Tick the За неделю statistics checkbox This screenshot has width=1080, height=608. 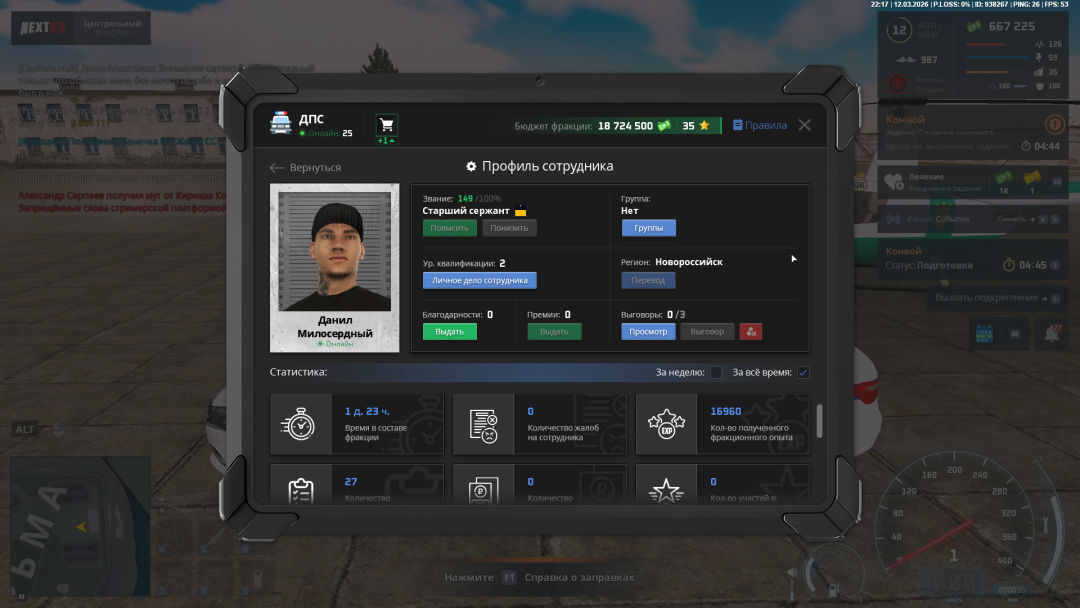(x=716, y=373)
